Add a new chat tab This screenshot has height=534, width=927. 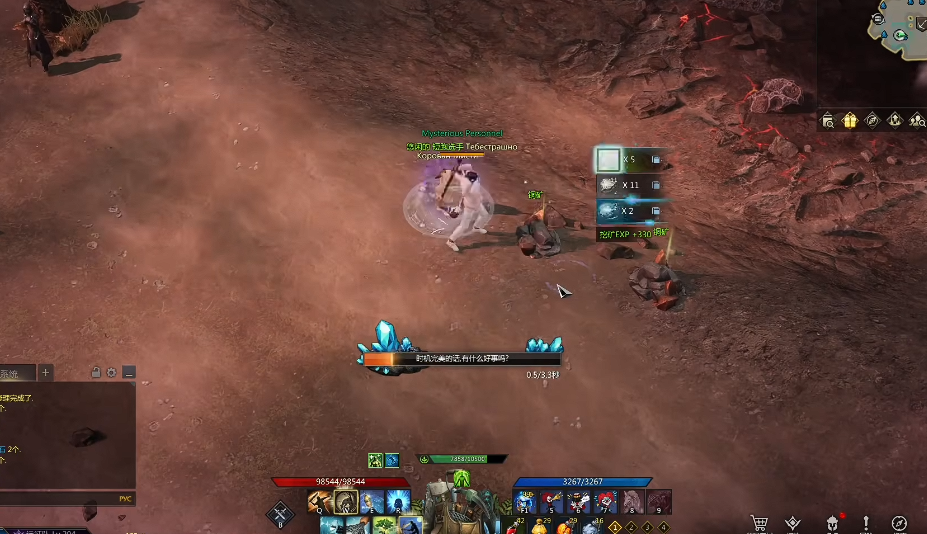45,373
